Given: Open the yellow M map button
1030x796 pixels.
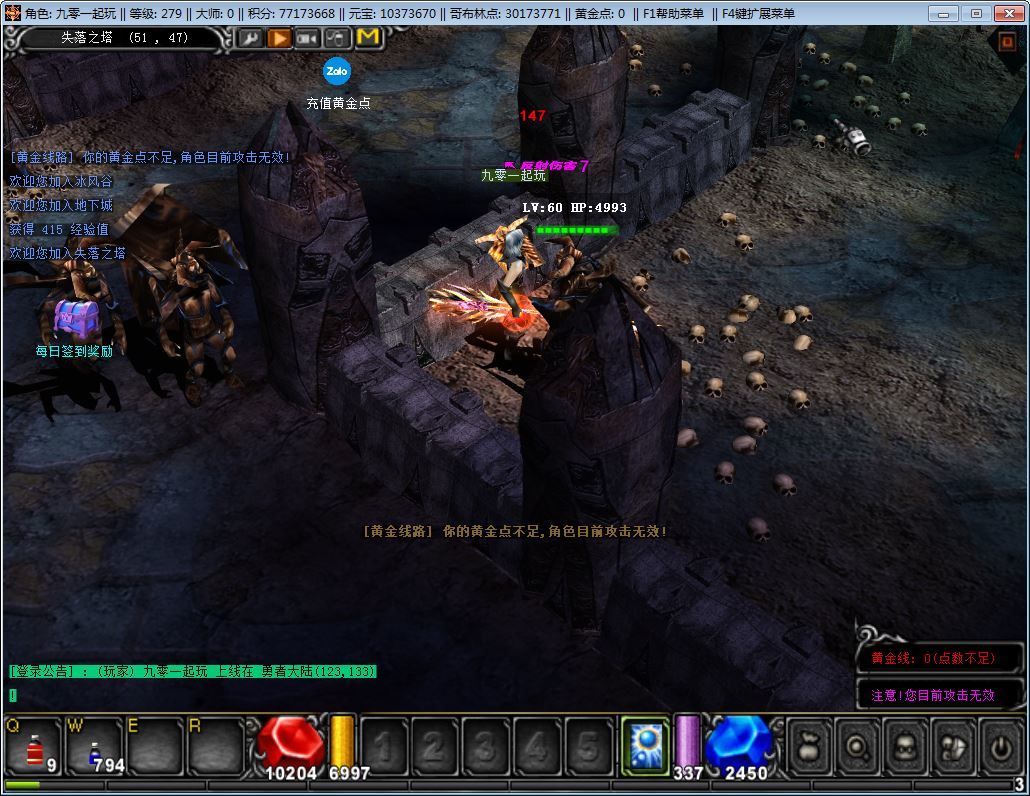Looking at the screenshot, I should pos(368,38).
